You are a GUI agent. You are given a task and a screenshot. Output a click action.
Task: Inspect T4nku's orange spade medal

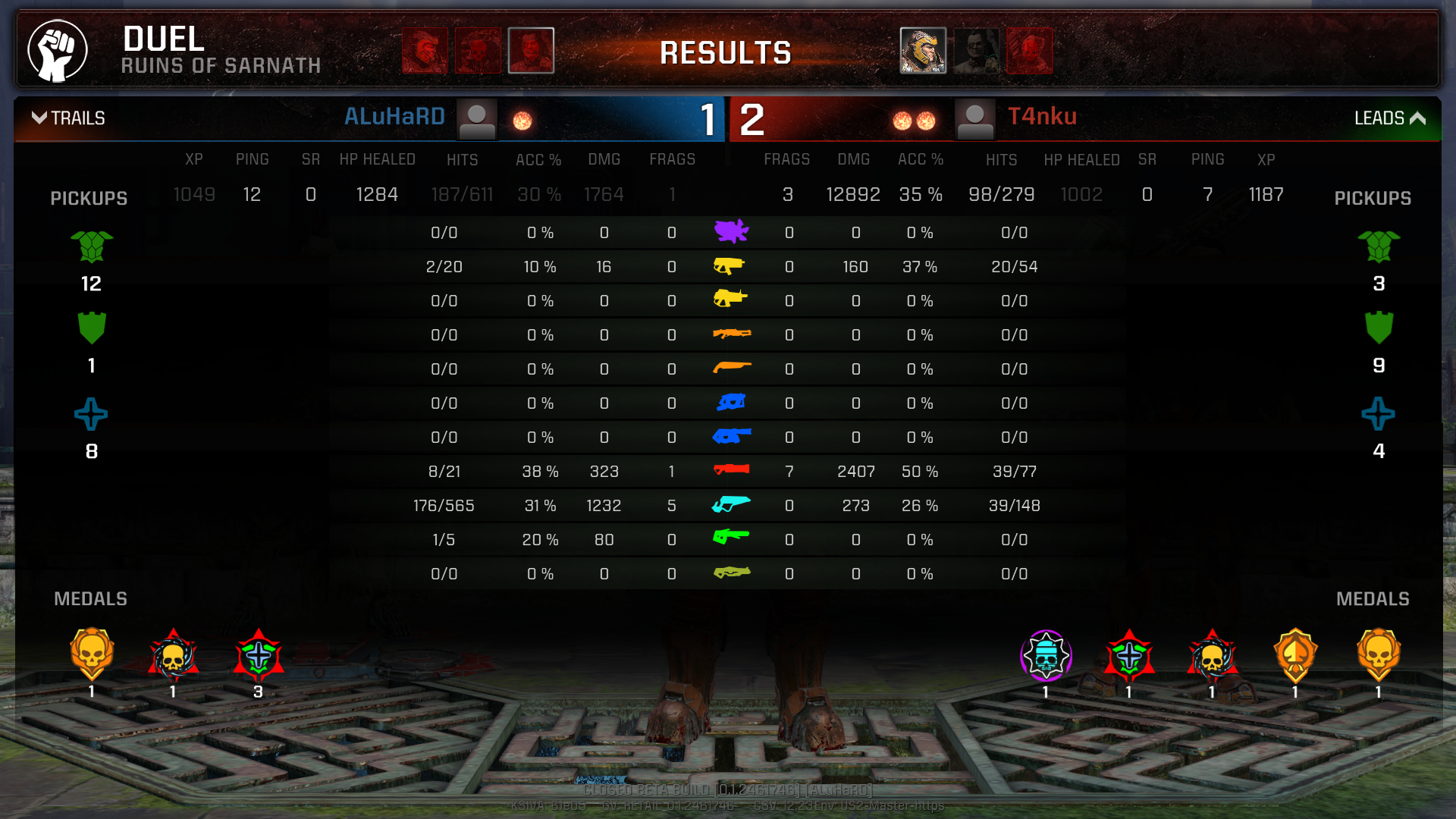click(x=1295, y=656)
